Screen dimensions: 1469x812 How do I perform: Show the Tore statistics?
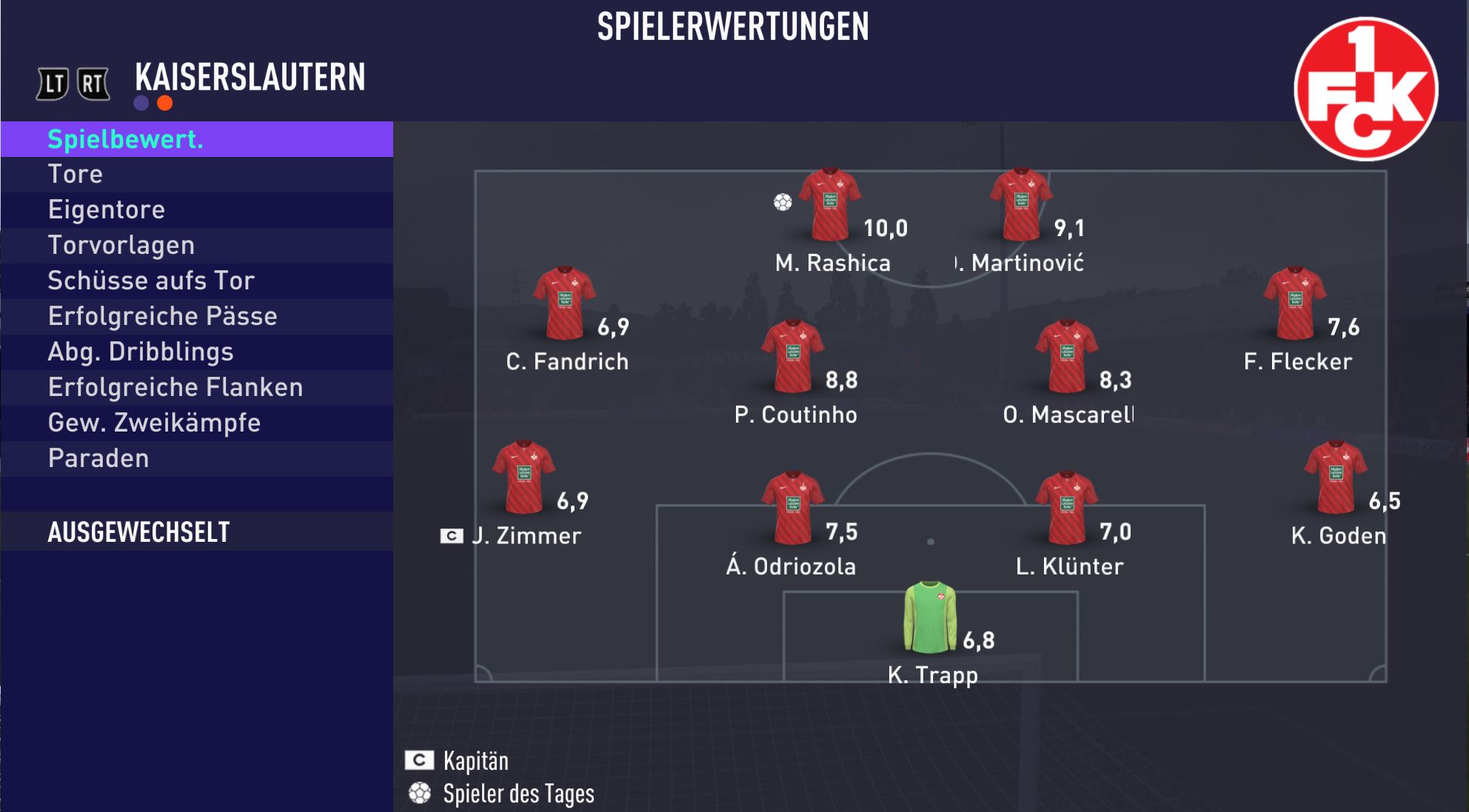(x=197, y=175)
